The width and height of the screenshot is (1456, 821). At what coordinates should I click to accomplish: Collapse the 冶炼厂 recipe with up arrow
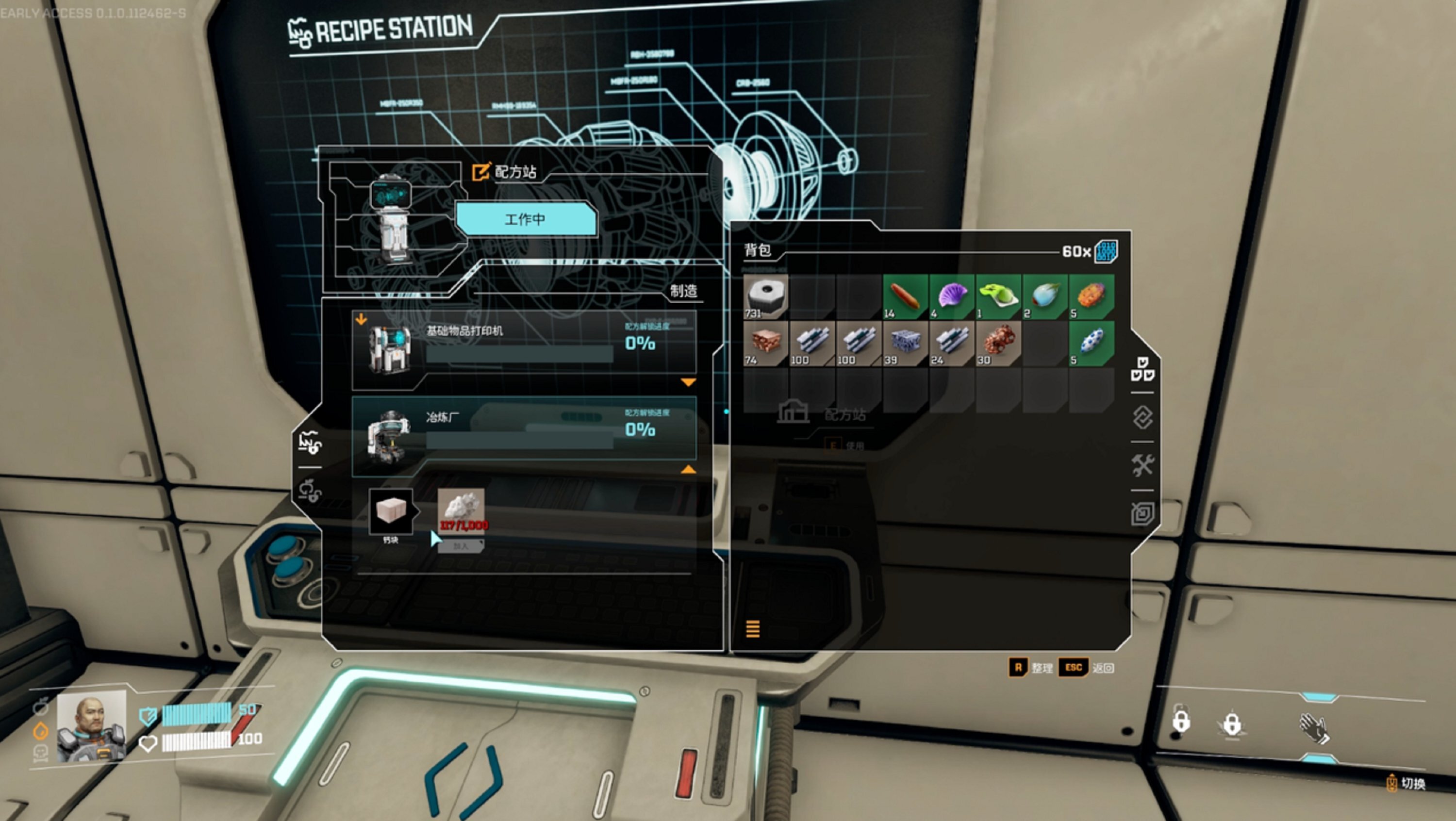coord(688,470)
